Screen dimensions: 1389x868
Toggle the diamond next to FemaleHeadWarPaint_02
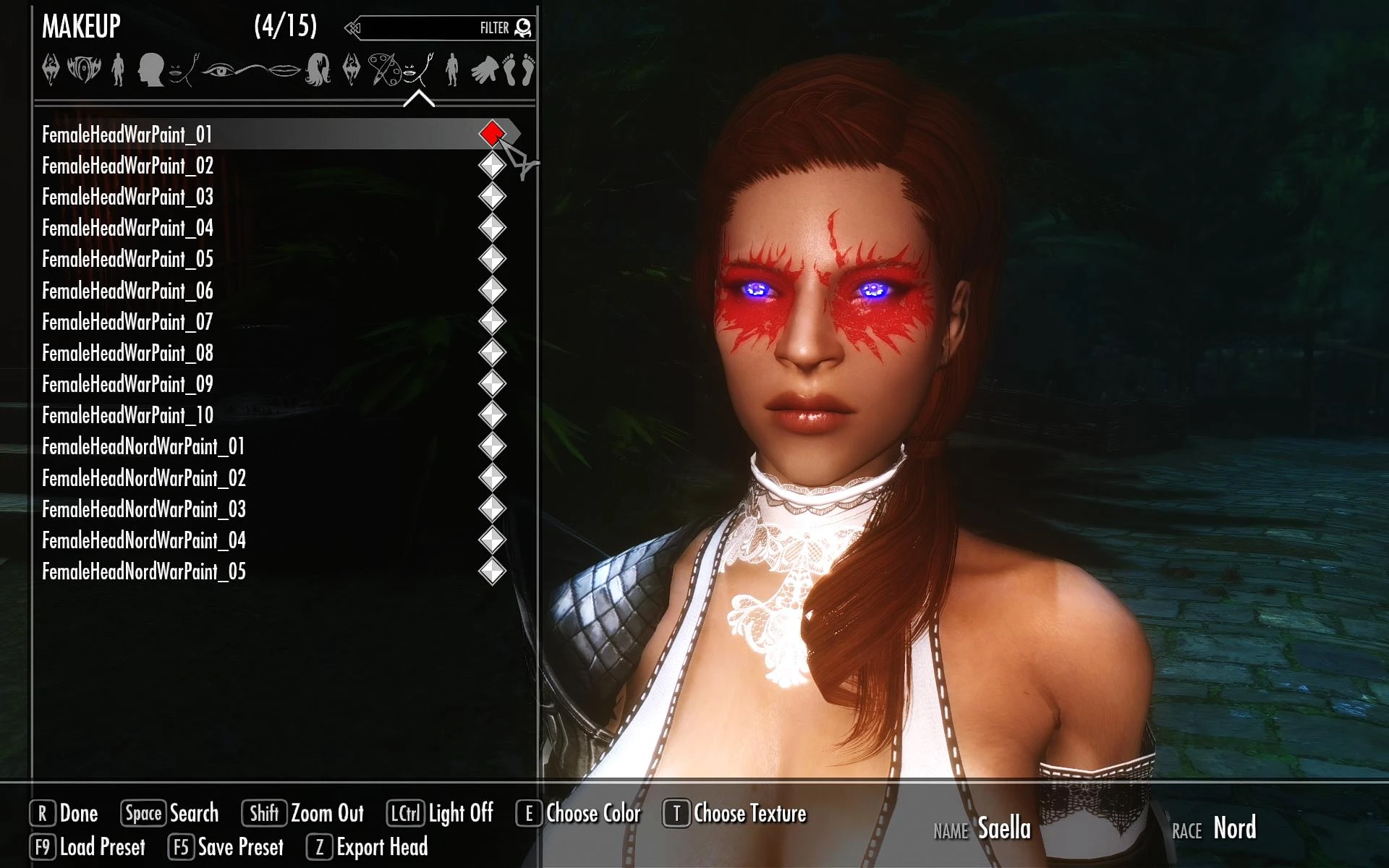tap(492, 165)
